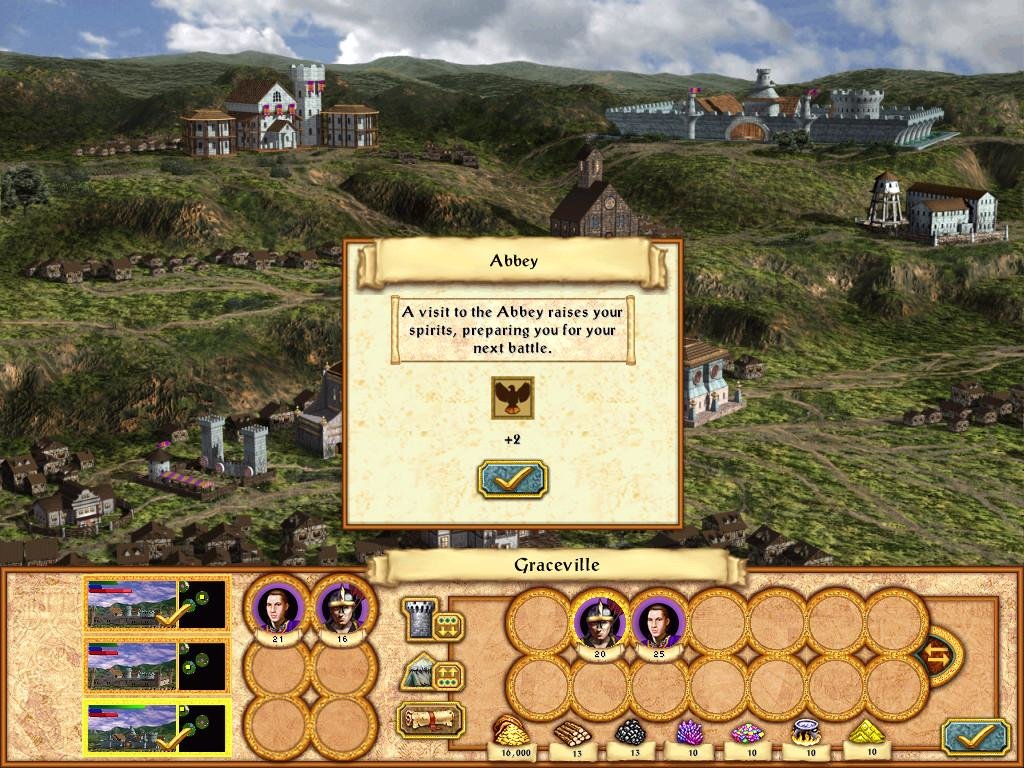Select the garrison hero portrait with level 21
The image size is (1024, 768).
(277, 607)
